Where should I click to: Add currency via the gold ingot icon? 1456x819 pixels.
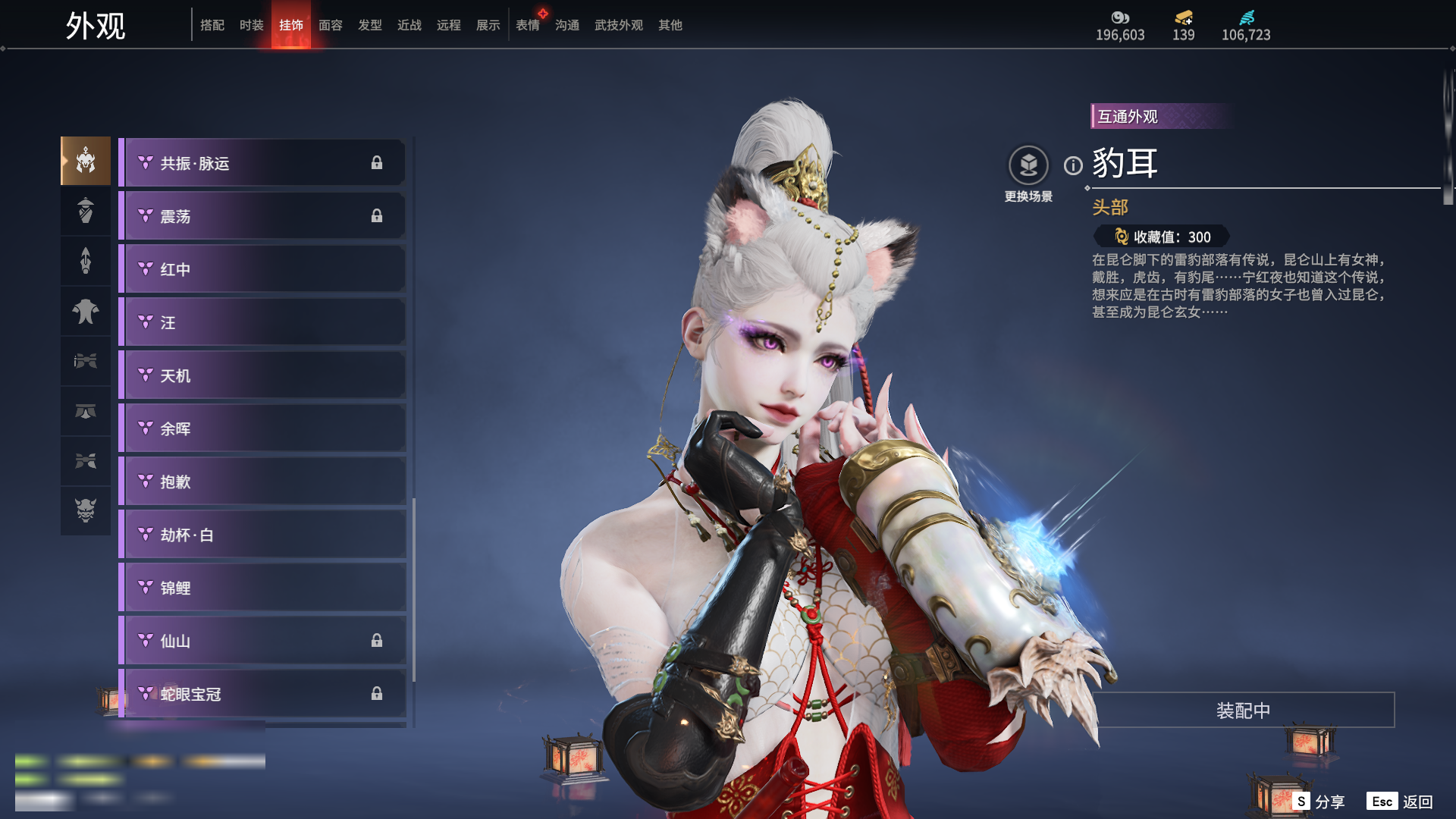(1183, 17)
